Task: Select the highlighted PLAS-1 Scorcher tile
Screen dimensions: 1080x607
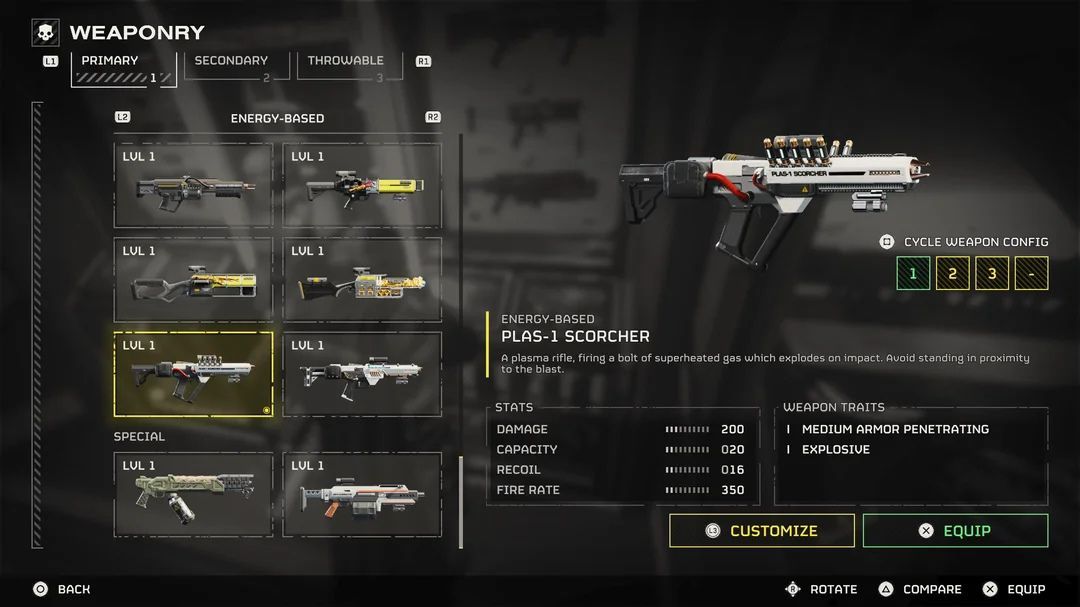Action: coord(193,374)
